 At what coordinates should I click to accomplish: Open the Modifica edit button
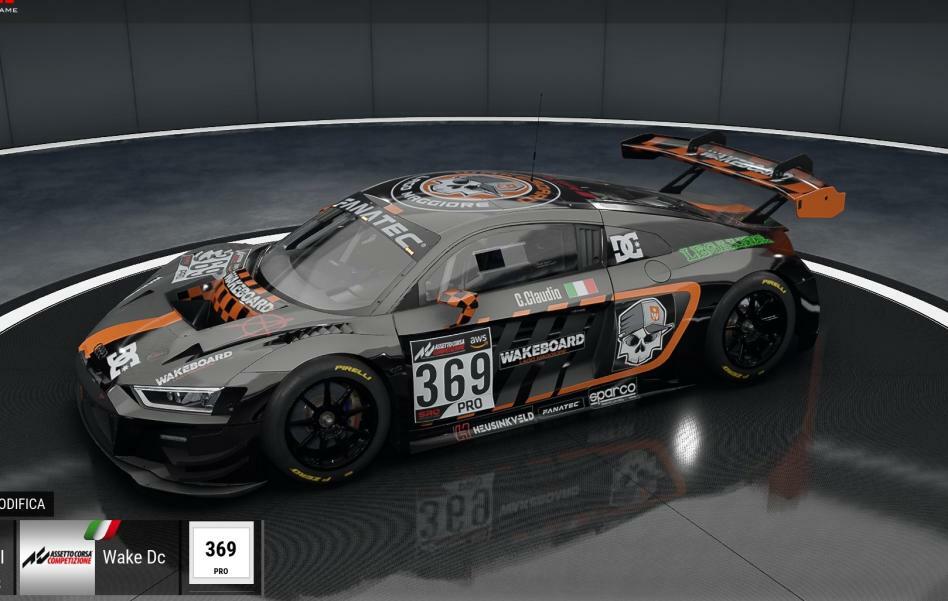24,504
